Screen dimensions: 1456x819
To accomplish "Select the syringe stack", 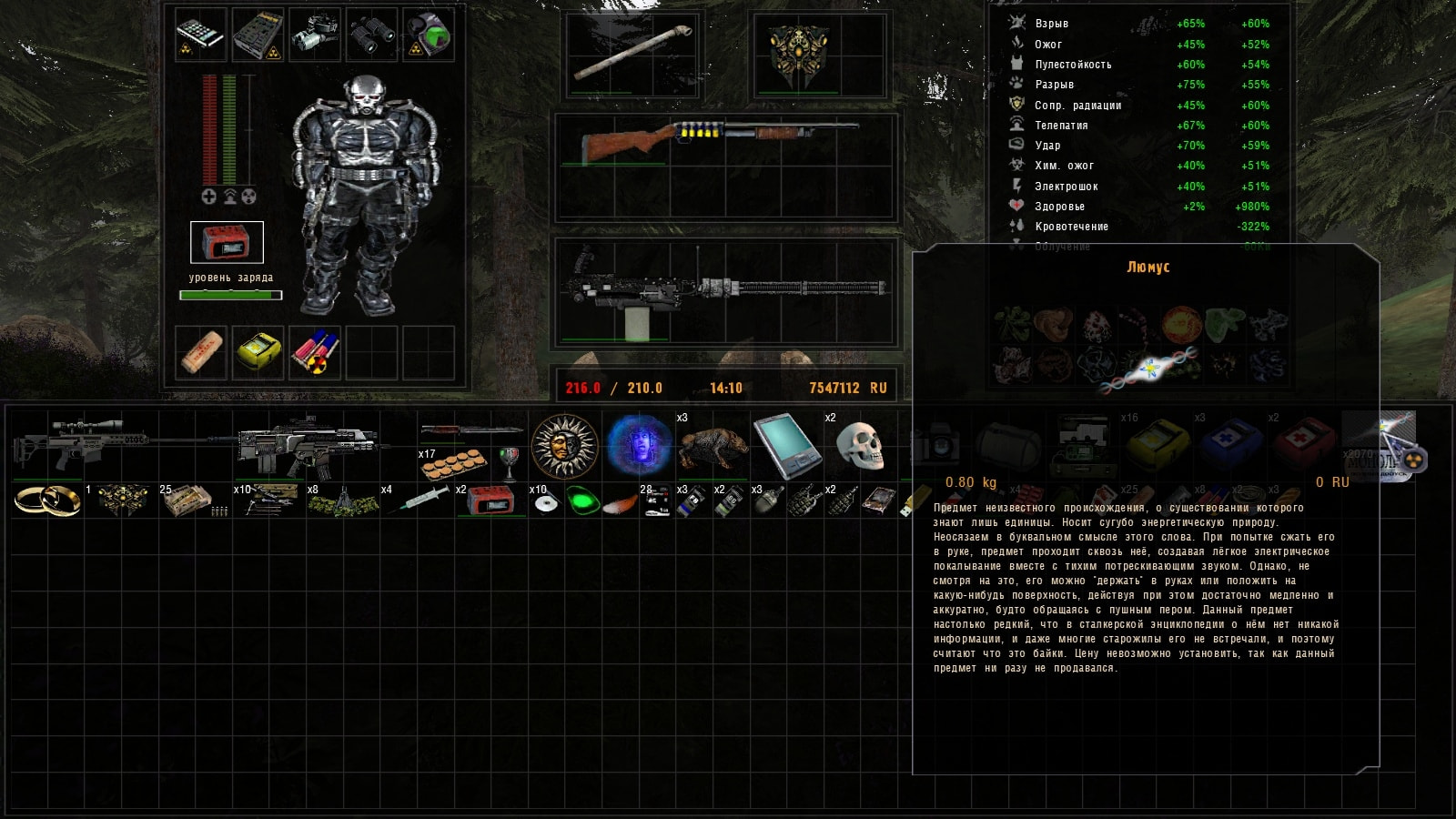I will 422,499.
